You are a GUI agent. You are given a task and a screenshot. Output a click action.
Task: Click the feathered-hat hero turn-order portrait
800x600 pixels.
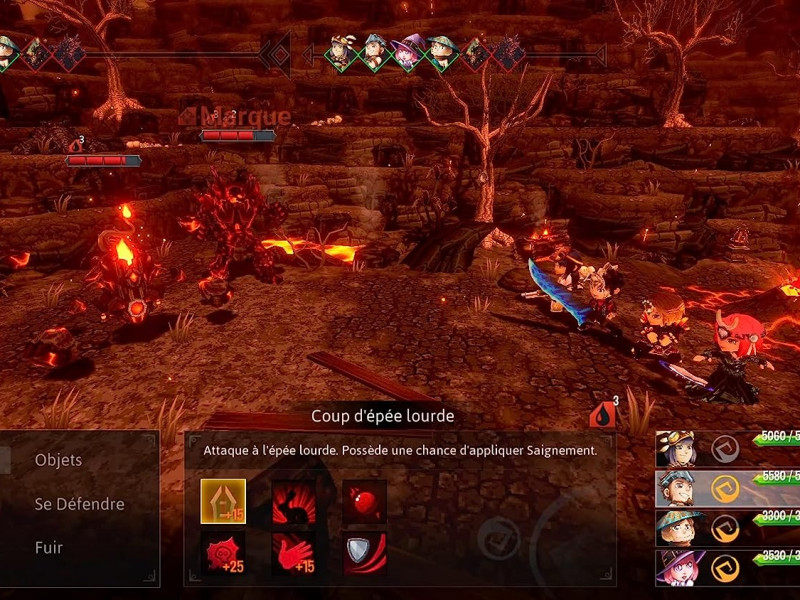click(341, 53)
